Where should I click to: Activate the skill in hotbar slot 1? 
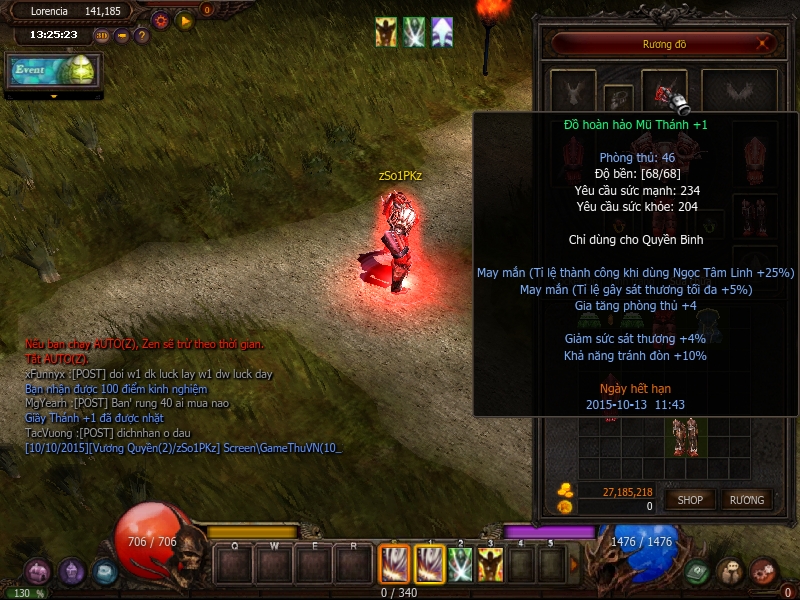click(x=430, y=565)
